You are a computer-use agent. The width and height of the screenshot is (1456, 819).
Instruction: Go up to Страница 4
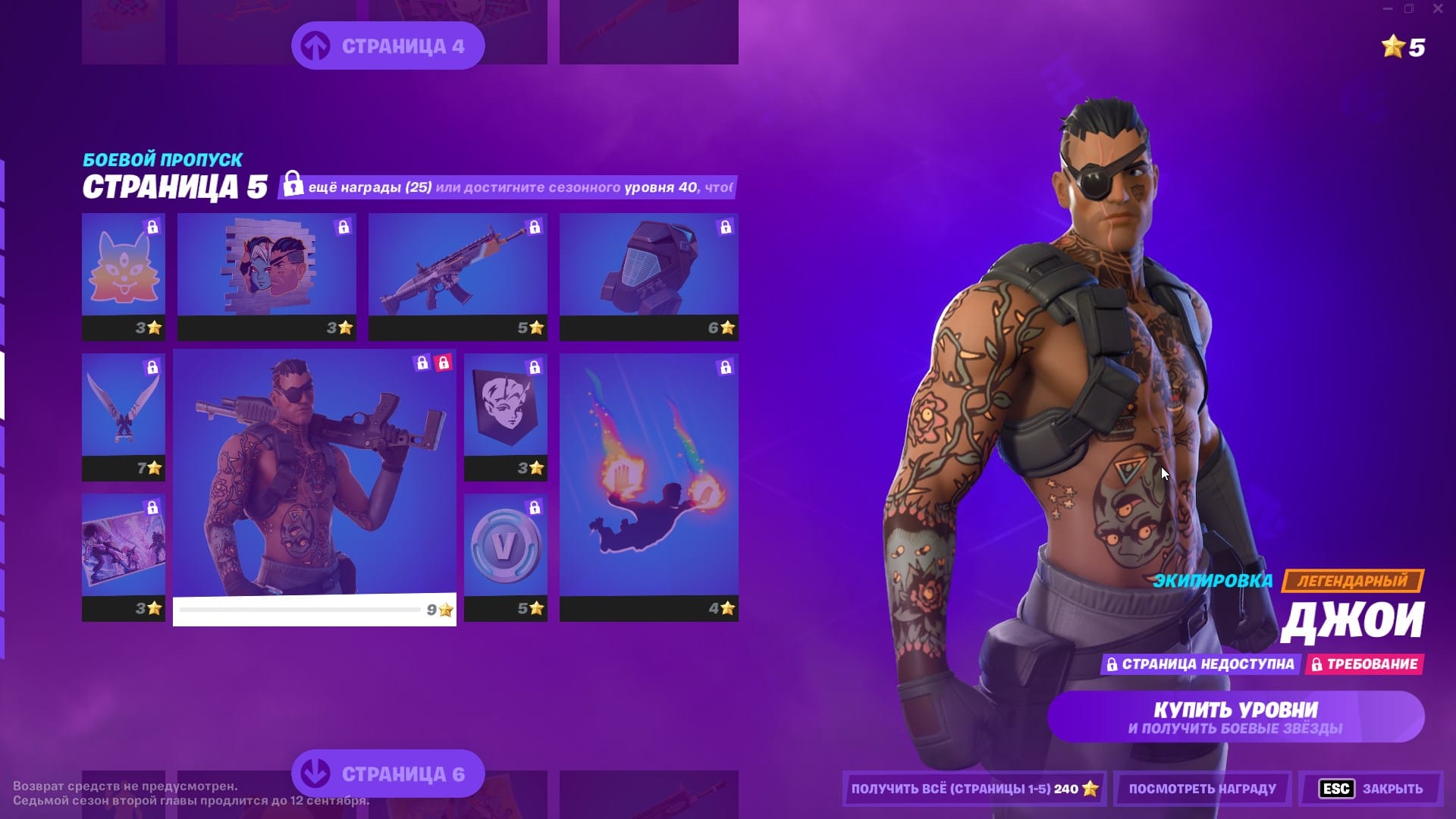[388, 45]
